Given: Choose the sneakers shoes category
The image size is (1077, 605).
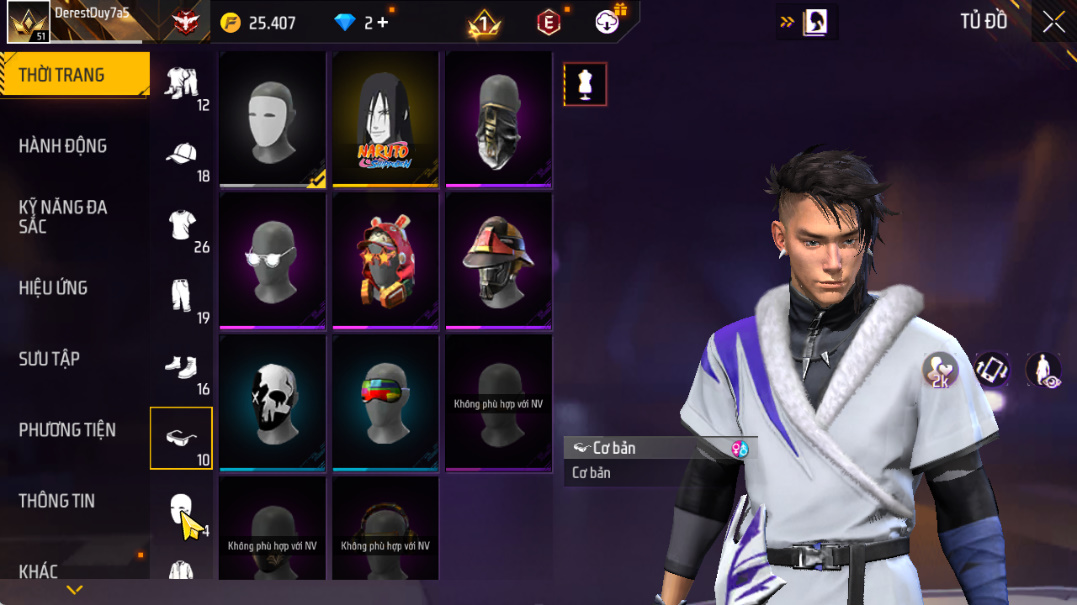Looking at the screenshot, I should [181, 368].
